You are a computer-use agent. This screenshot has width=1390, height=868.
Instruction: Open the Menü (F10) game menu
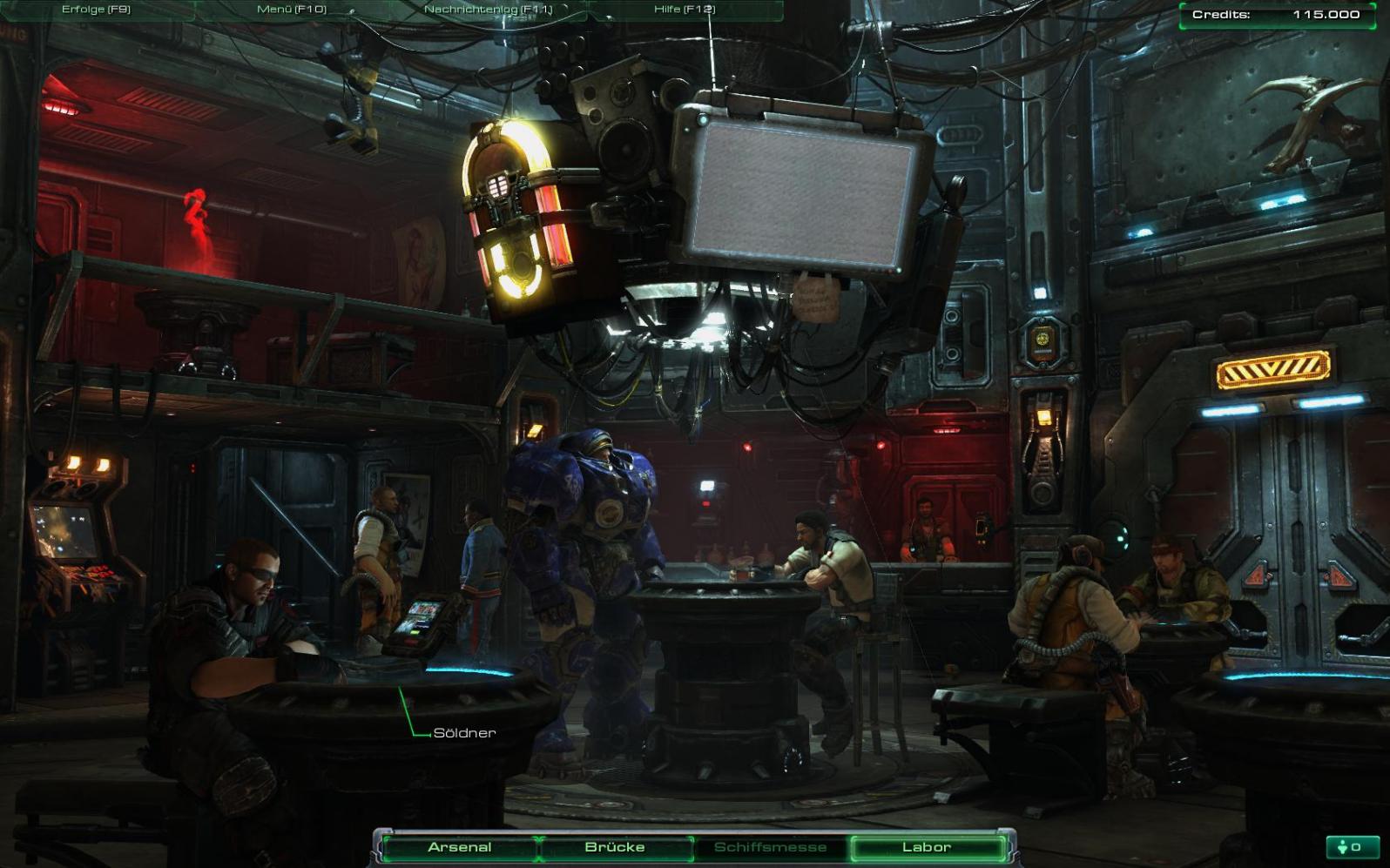click(292, 10)
